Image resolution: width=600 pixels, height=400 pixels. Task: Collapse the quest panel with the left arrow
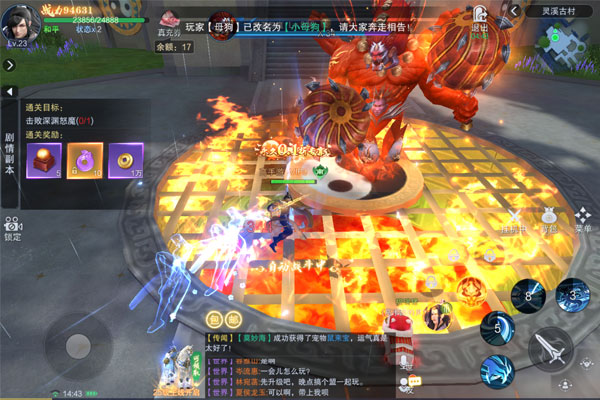coord(10,92)
